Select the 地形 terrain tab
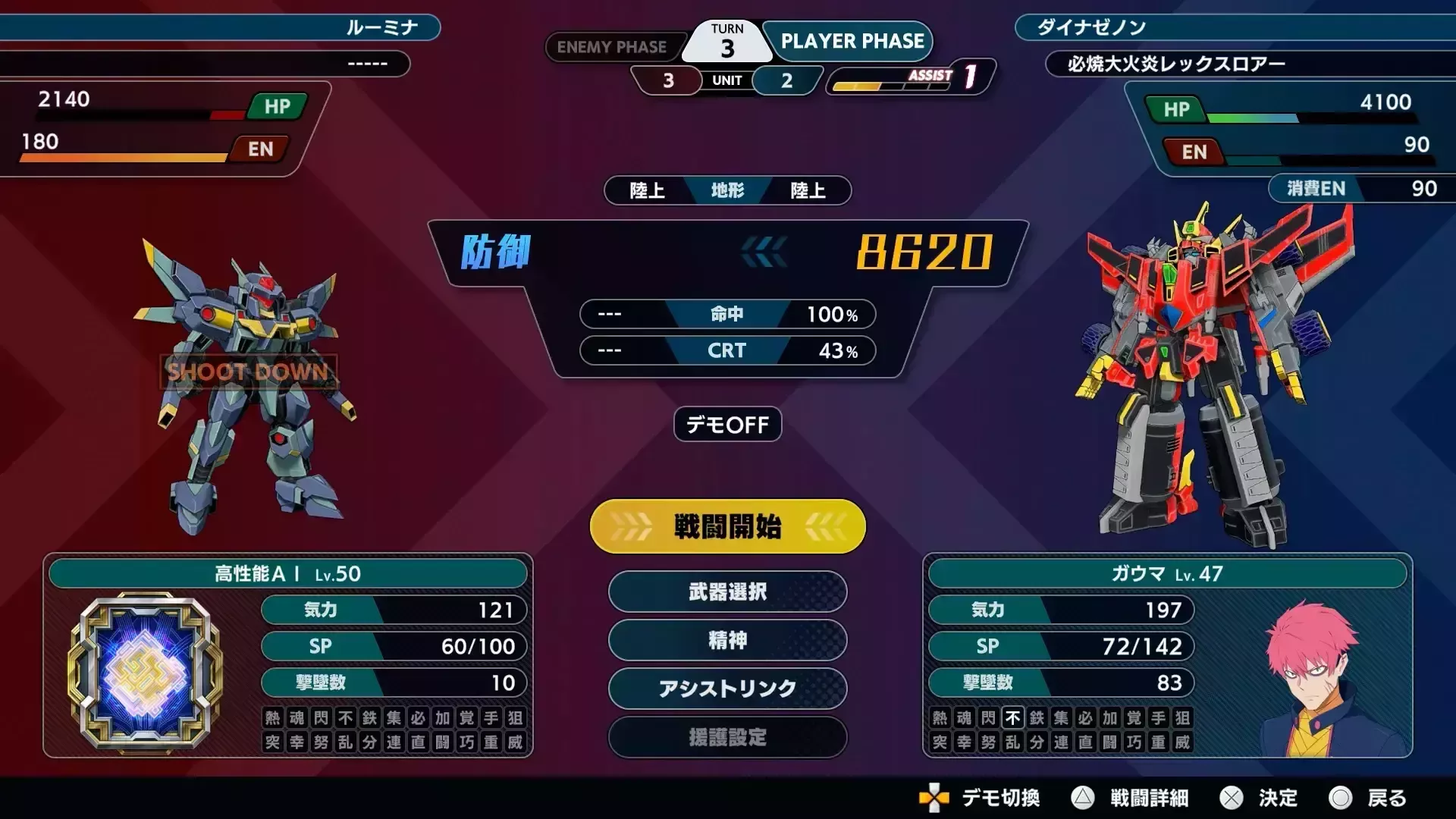 [x=726, y=190]
